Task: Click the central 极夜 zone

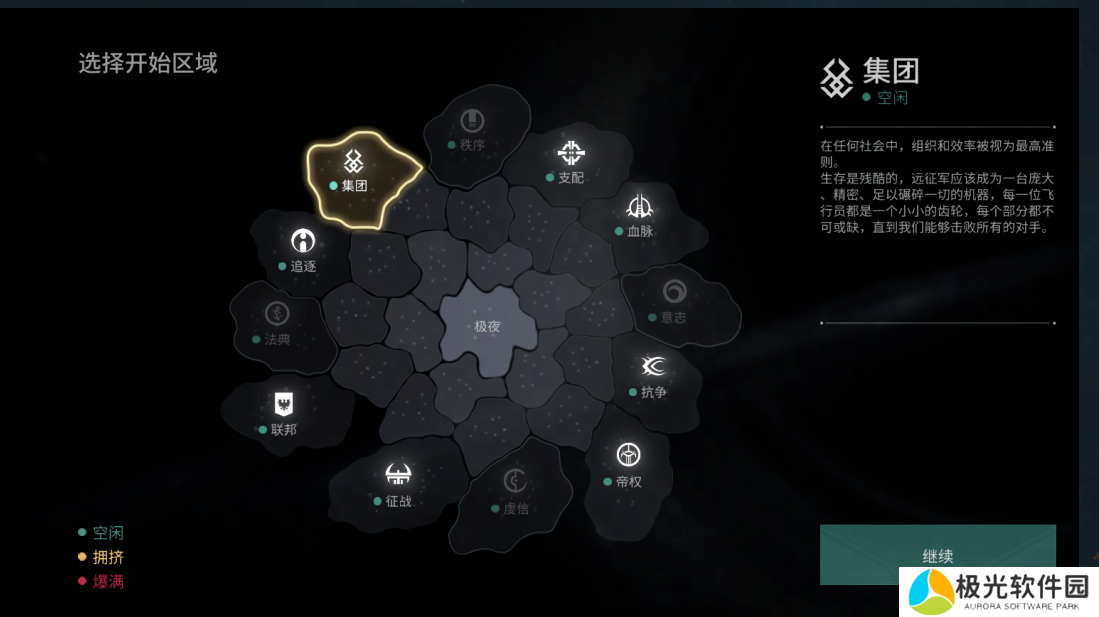Action: click(487, 326)
